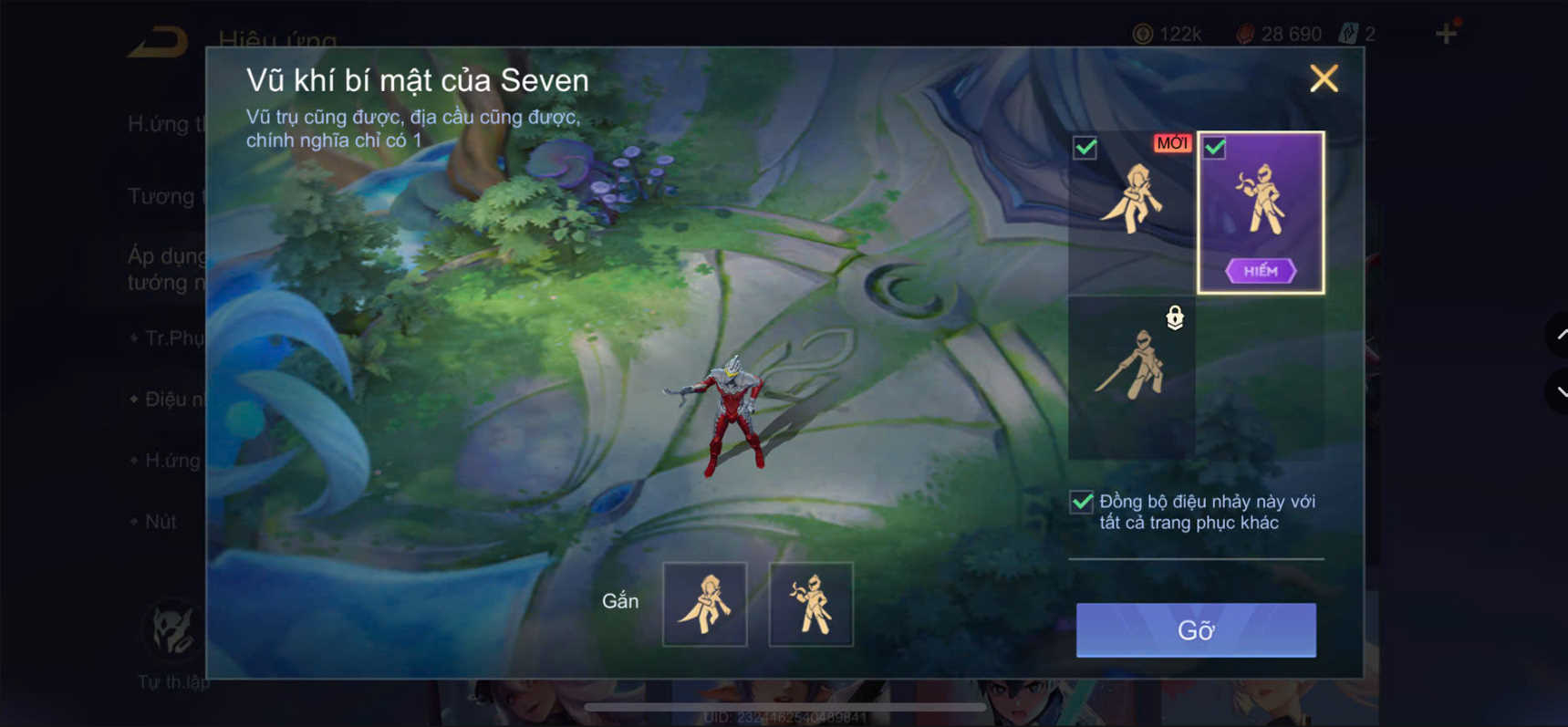Select the first dance icon next to Gắn
The image size is (1568, 727).
pyautogui.click(x=704, y=604)
